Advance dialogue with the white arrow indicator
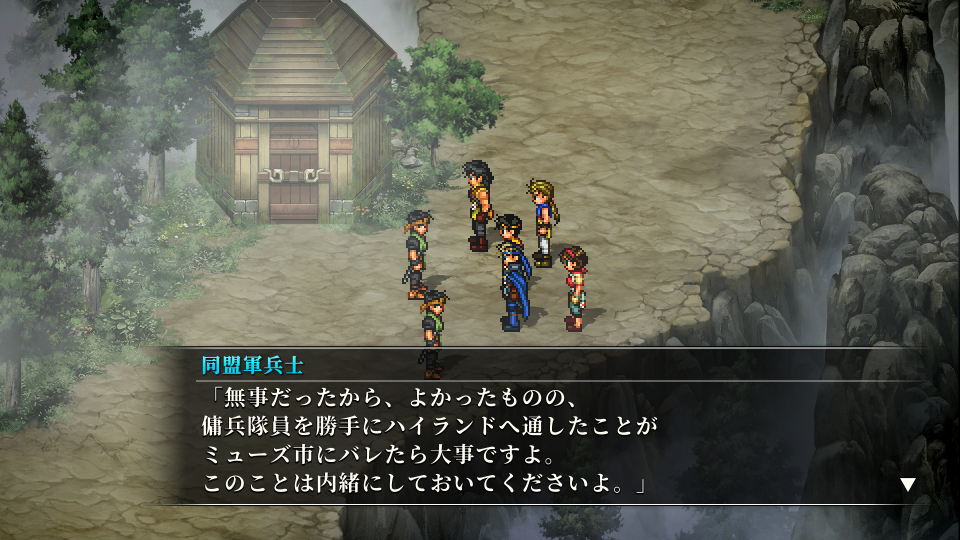The width and height of the screenshot is (960, 540). [x=907, y=484]
